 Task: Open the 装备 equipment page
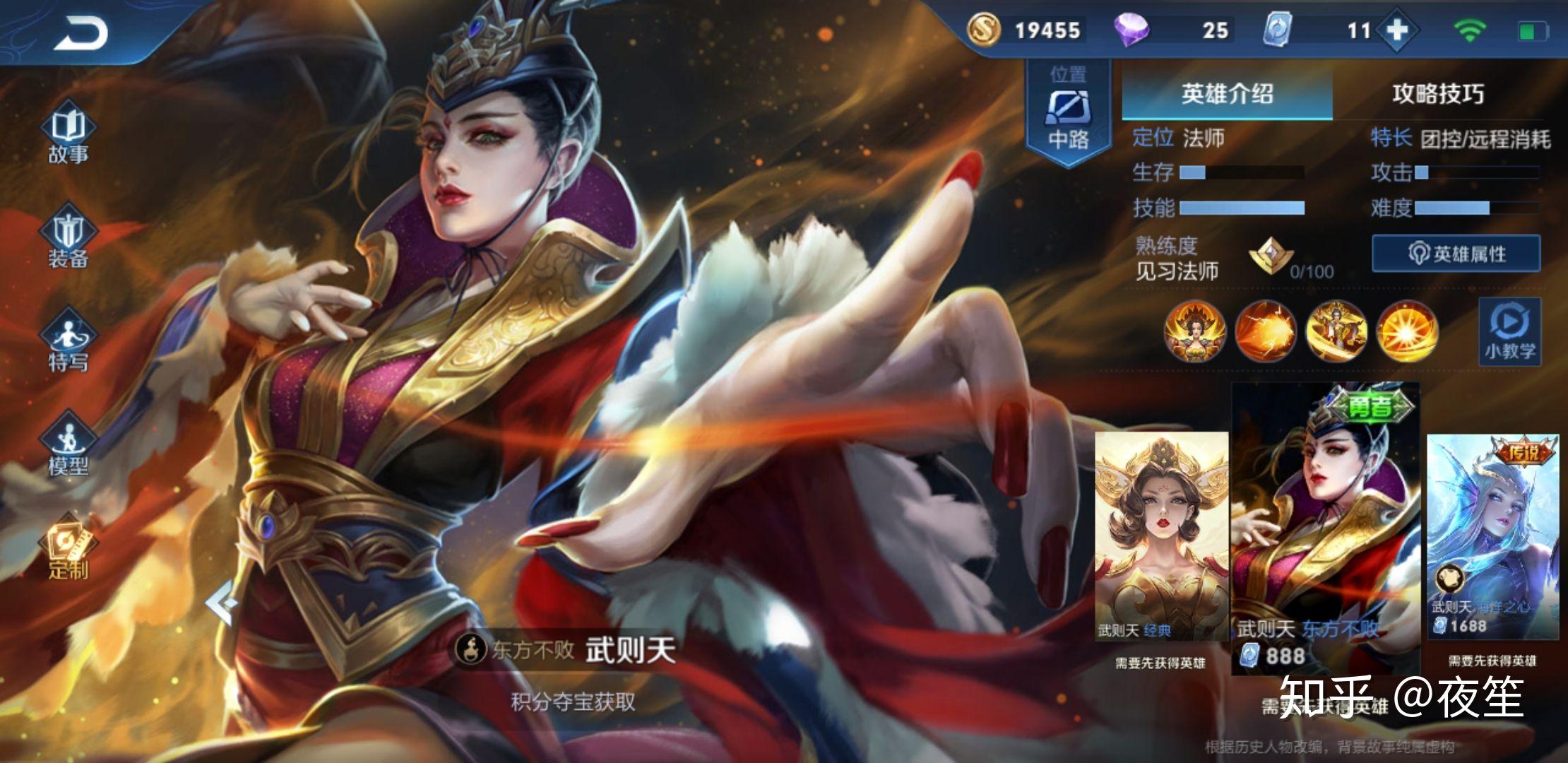coord(69,240)
